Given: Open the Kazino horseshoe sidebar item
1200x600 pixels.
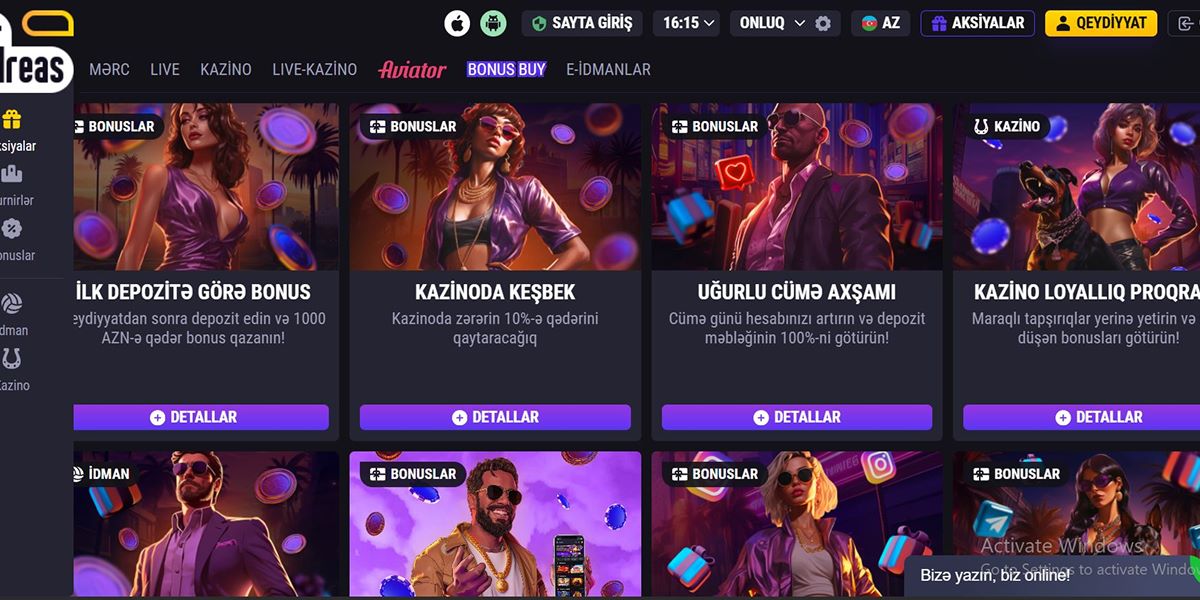Looking at the screenshot, I should click(14, 369).
